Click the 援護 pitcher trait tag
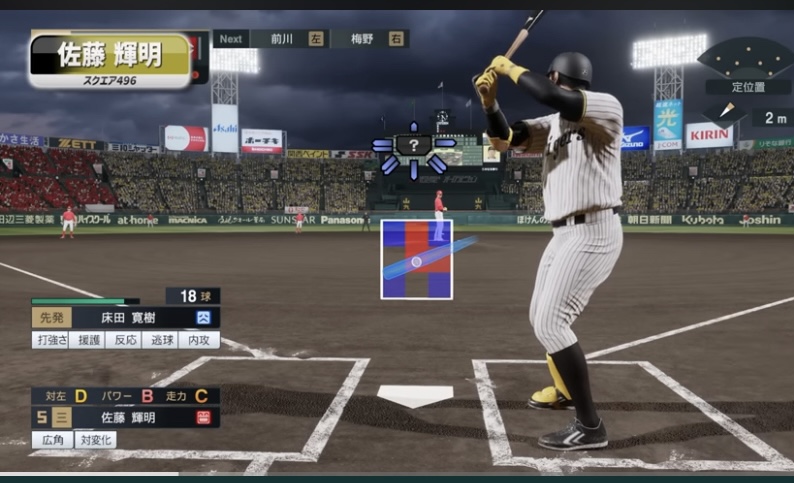 (x=89, y=340)
